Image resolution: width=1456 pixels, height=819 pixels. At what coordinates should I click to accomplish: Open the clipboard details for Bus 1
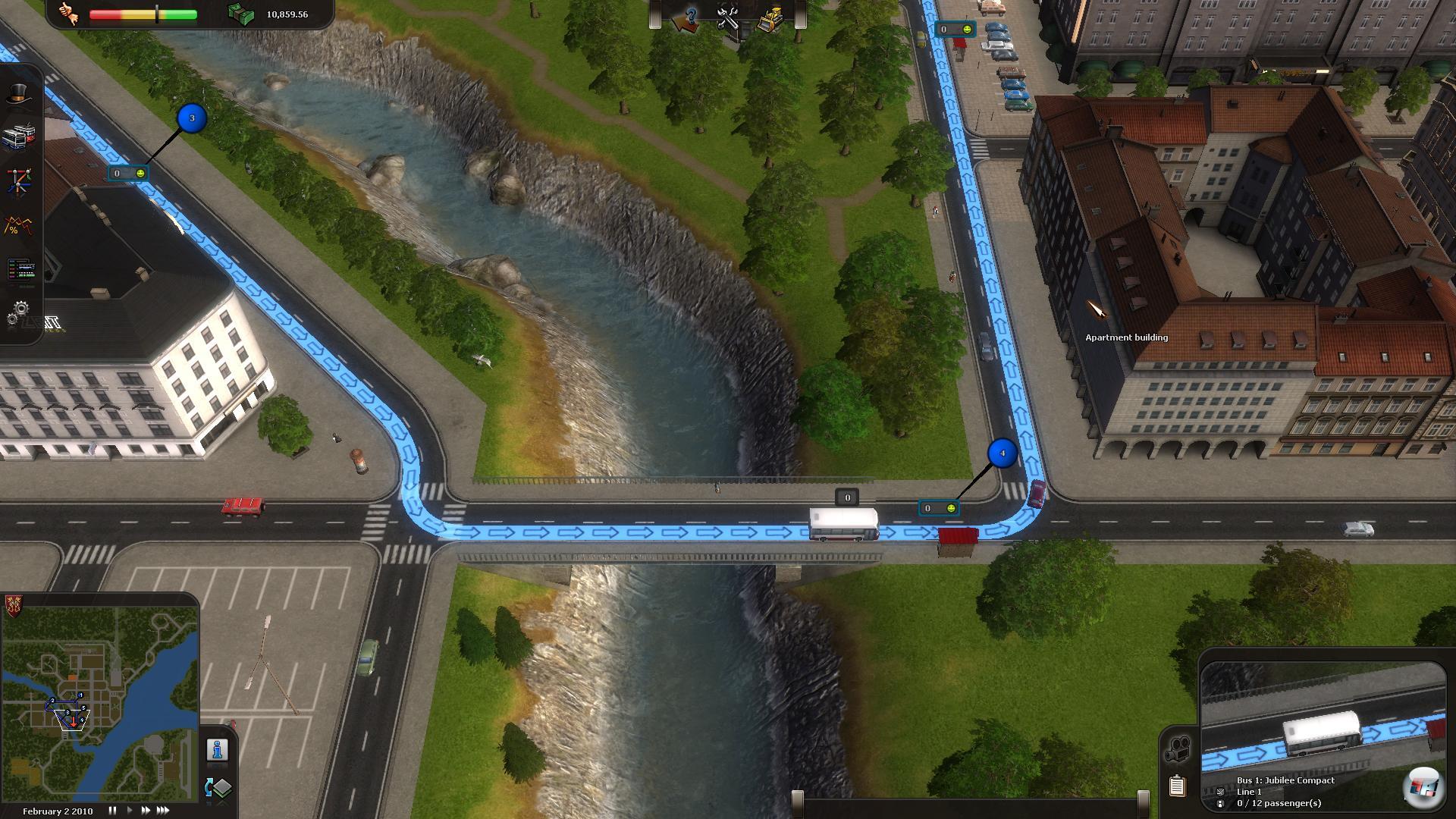(x=1177, y=786)
